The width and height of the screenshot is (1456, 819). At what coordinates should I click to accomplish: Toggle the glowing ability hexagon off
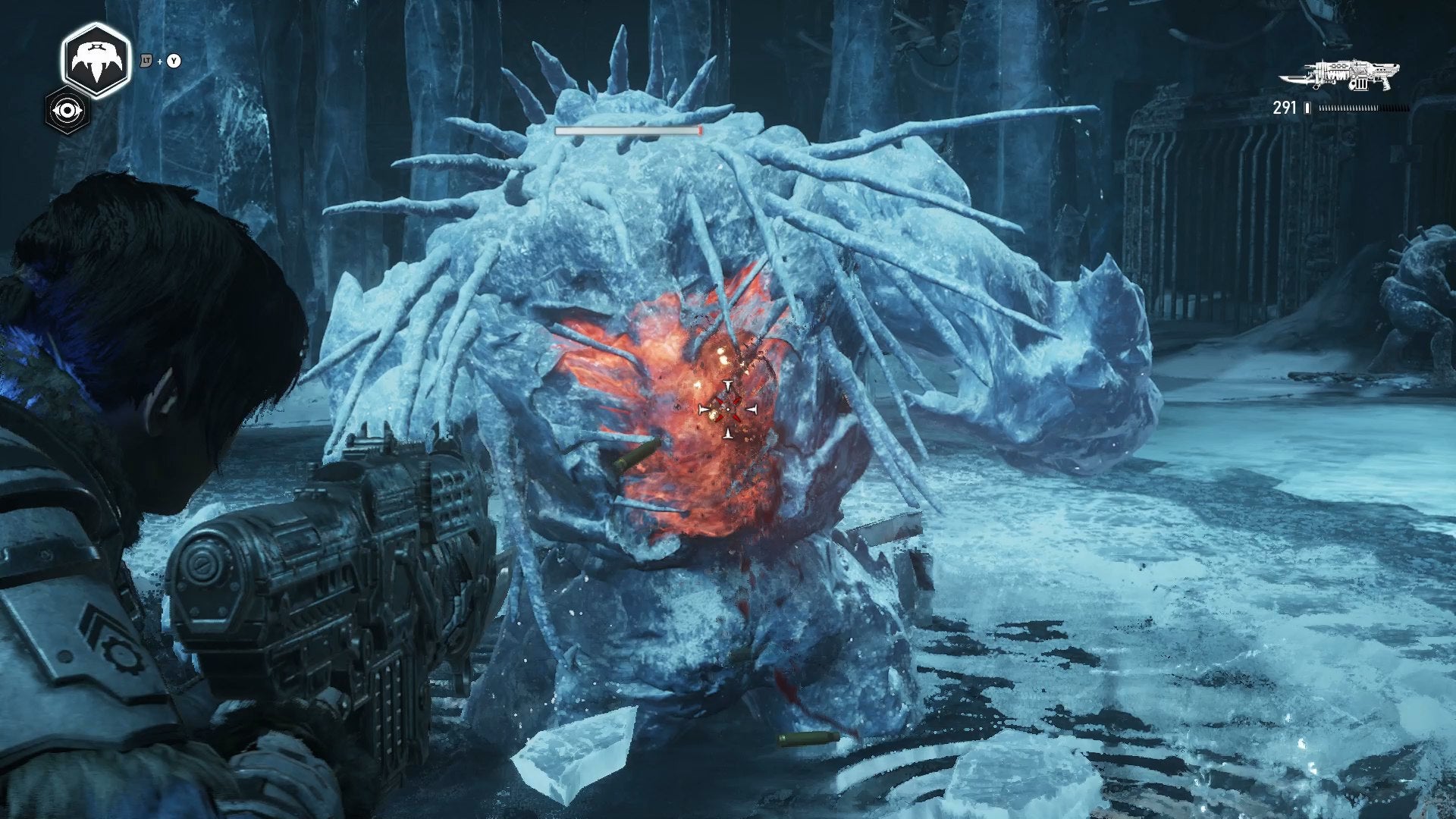pyautogui.click(x=96, y=59)
